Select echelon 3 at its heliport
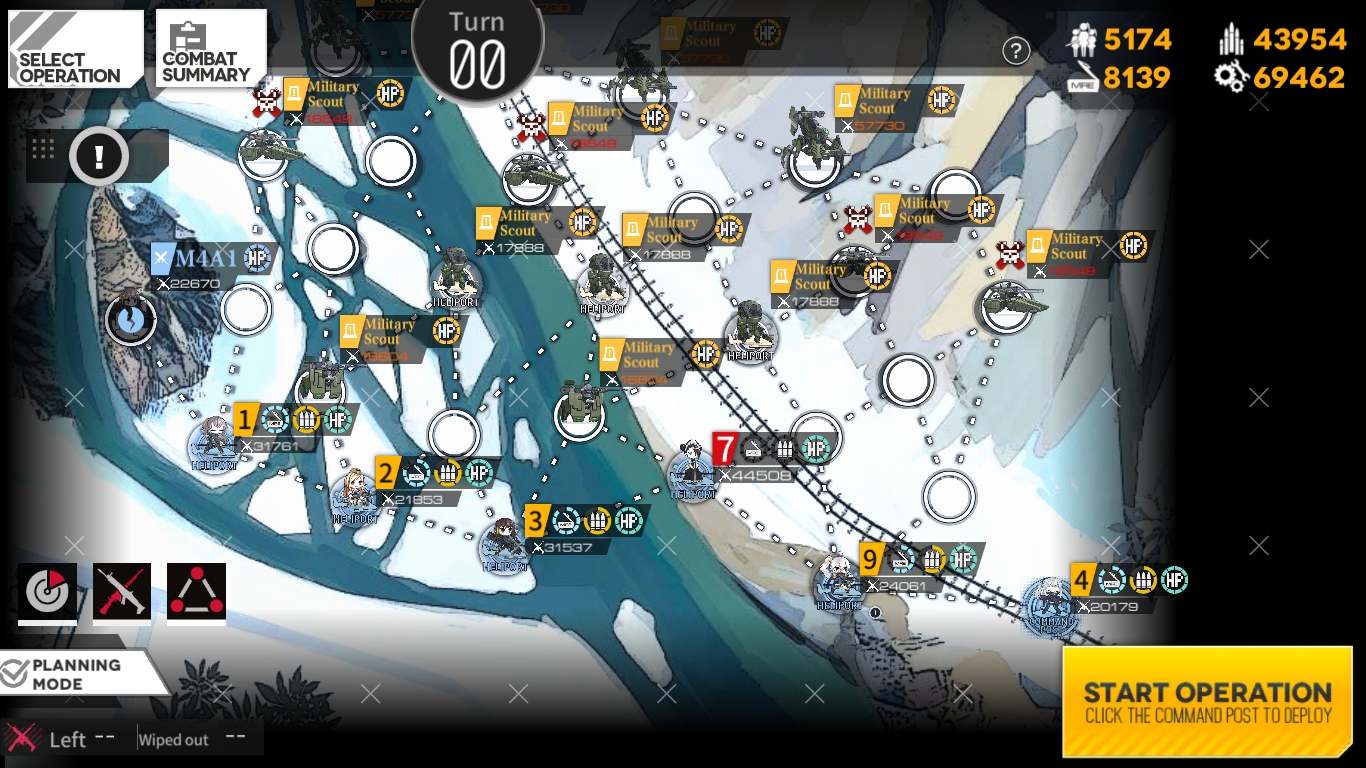The width and height of the screenshot is (1366, 768). 504,546
